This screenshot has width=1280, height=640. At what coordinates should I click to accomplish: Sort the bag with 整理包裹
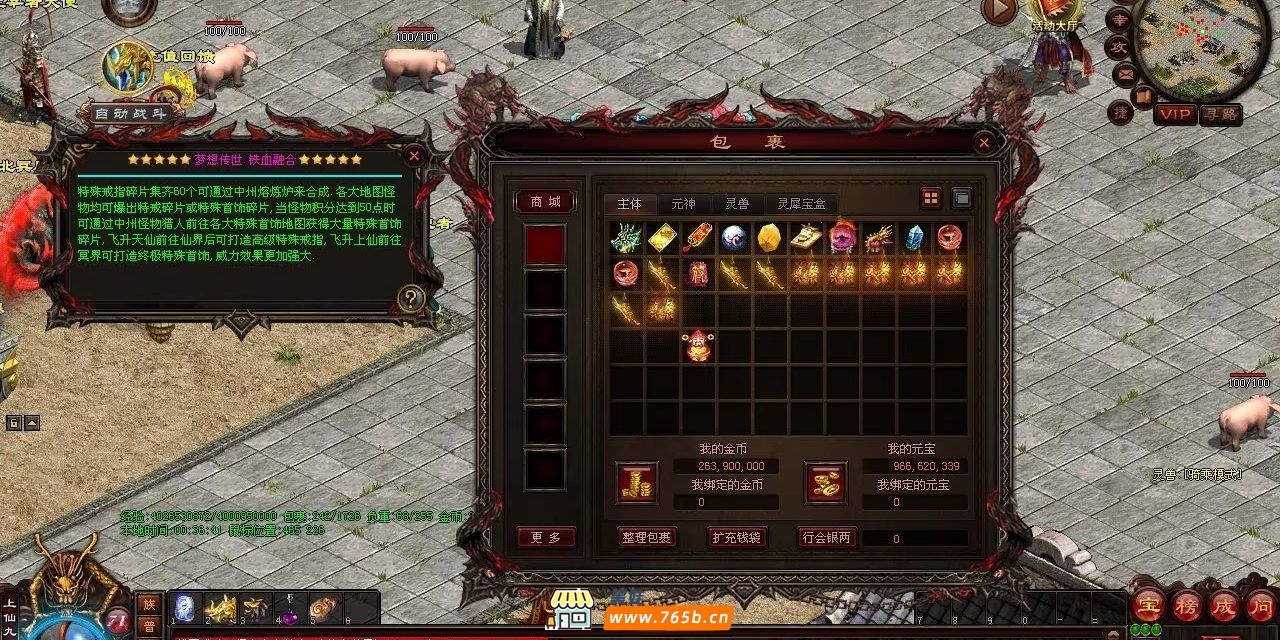tap(646, 537)
